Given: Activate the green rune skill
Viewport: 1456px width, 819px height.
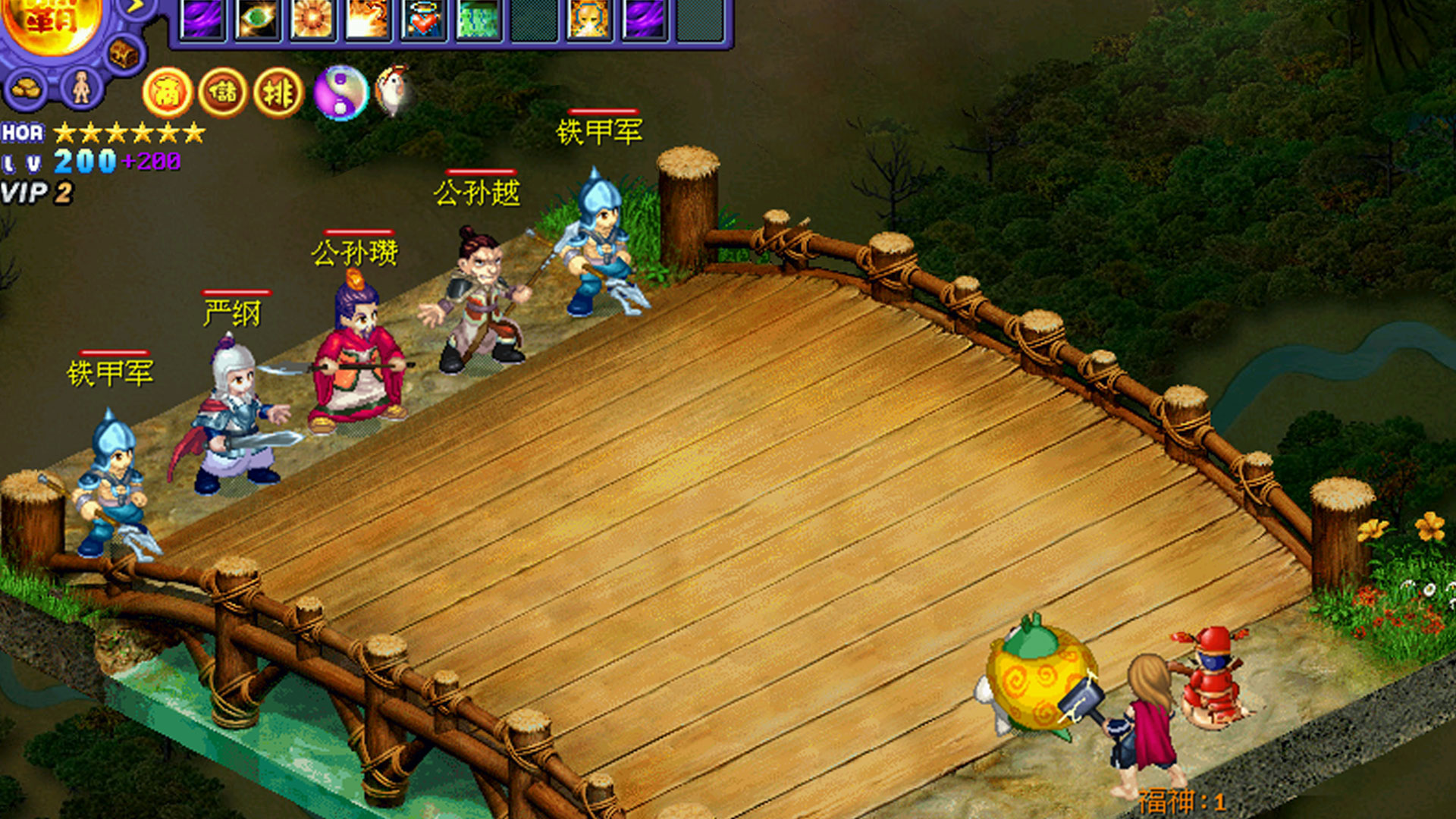Looking at the screenshot, I should click(x=479, y=19).
